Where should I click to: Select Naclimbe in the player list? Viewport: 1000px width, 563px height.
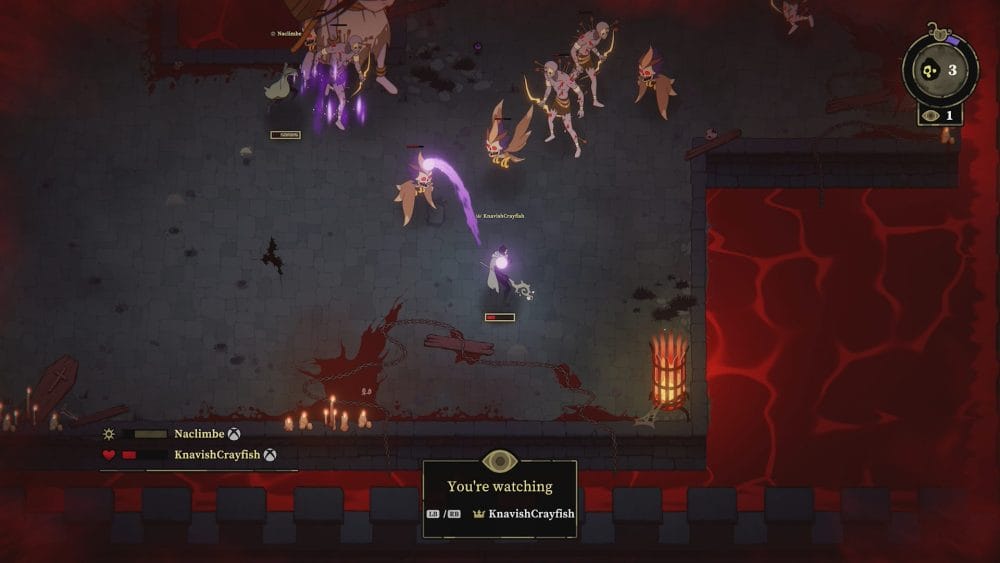[x=198, y=434]
